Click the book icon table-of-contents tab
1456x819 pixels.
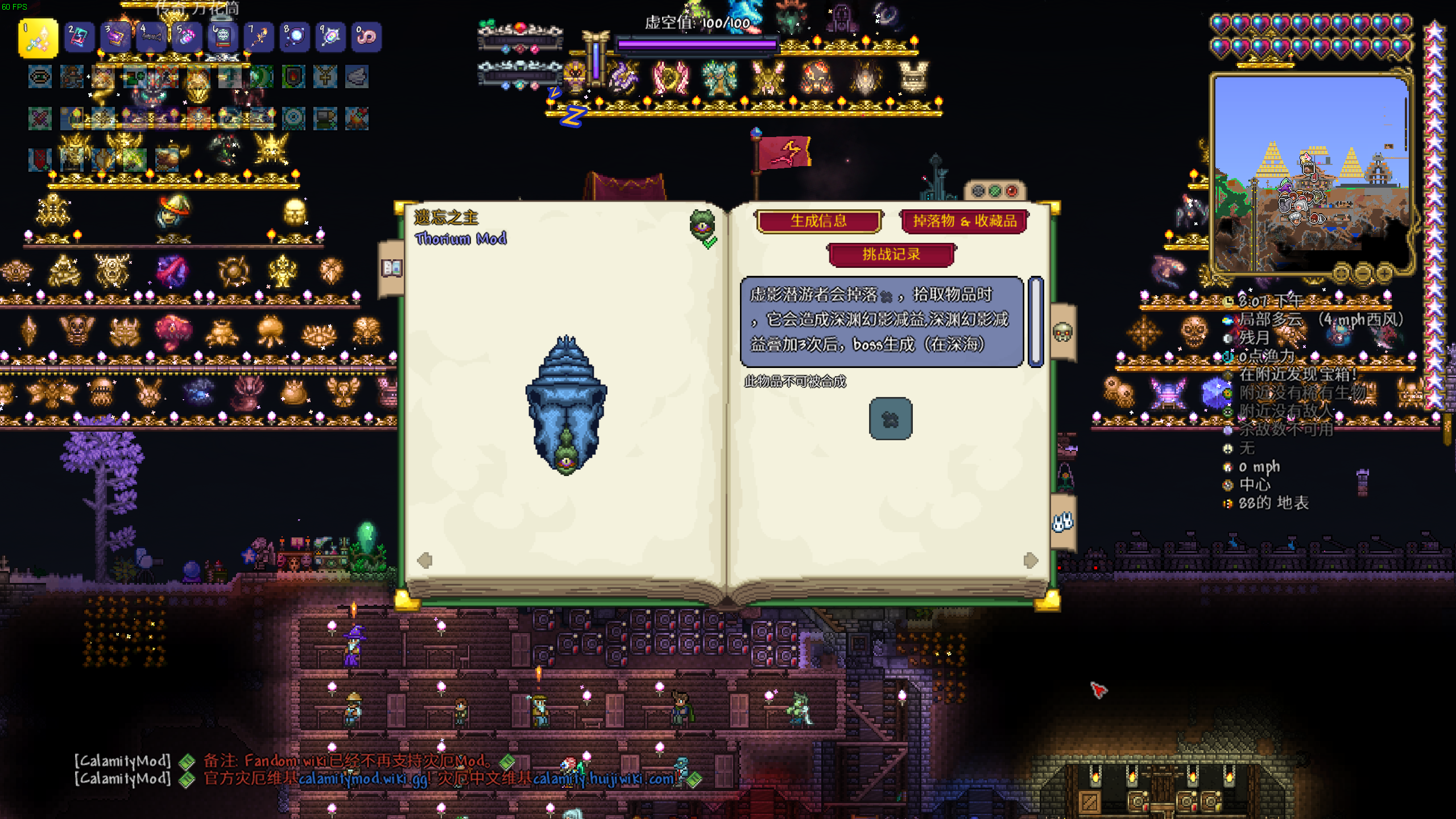[392, 267]
